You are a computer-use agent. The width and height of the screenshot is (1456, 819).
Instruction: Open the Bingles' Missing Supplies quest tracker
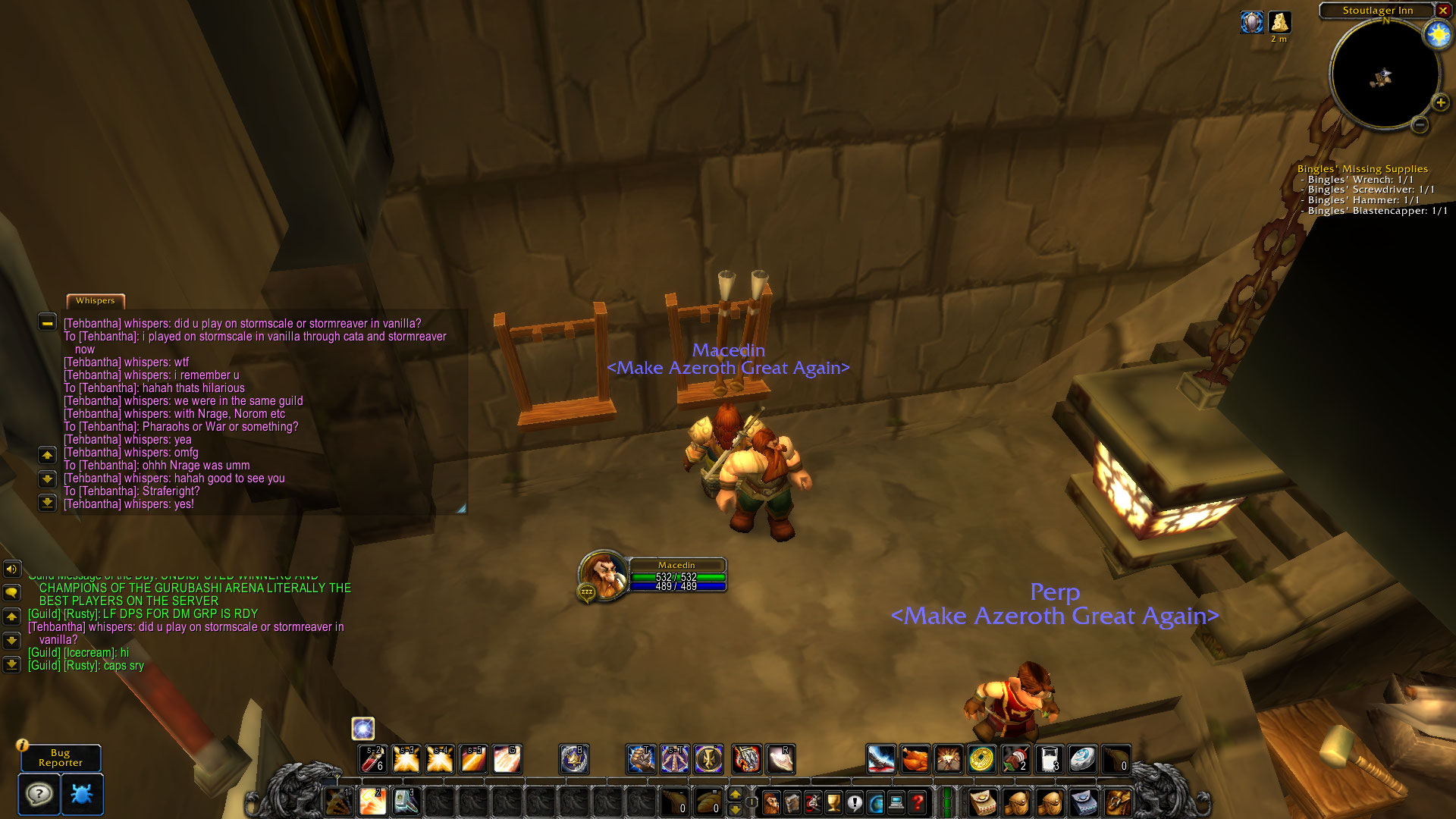[x=1362, y=169]
